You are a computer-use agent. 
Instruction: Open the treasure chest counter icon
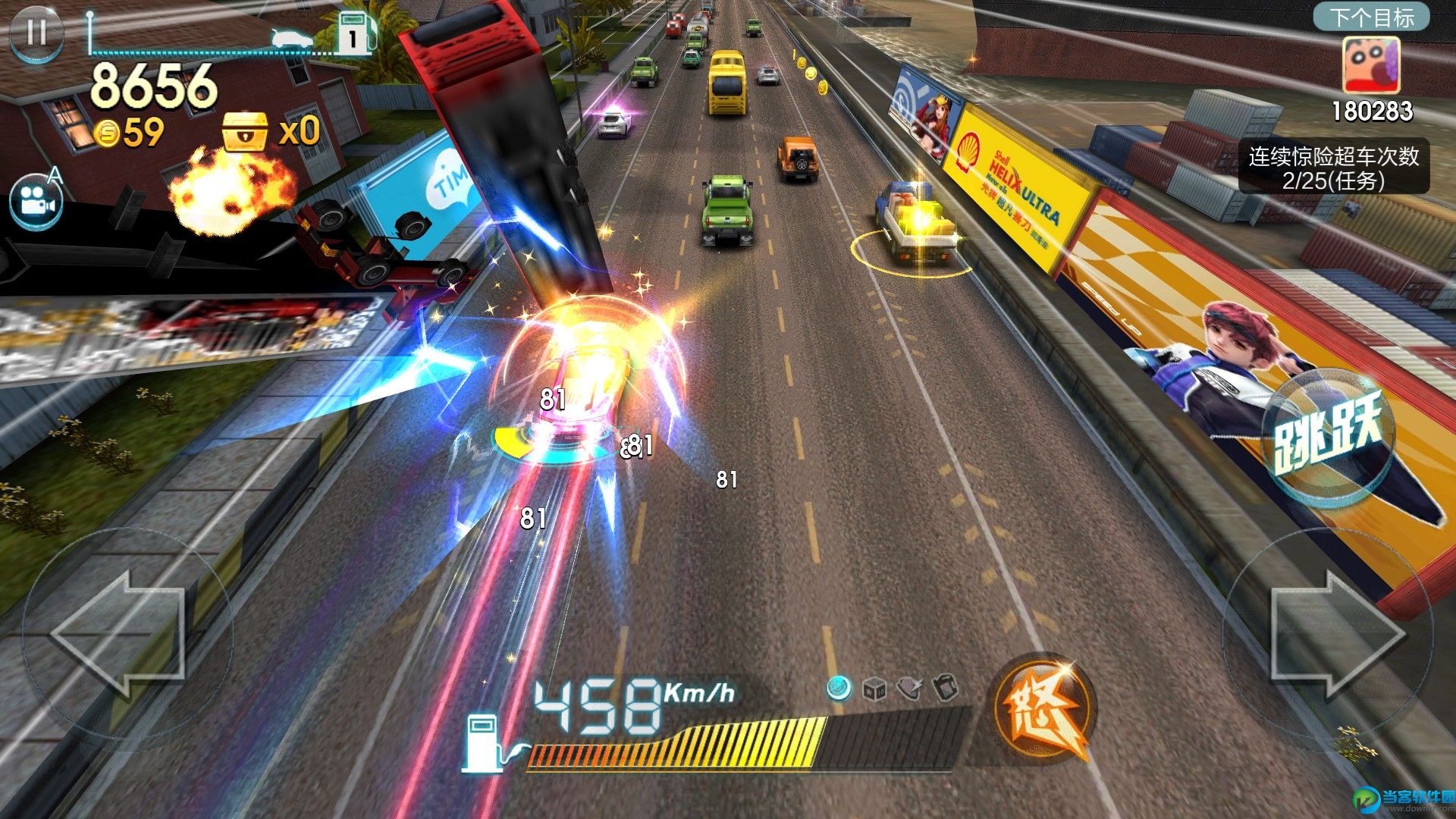coord(244,131)
